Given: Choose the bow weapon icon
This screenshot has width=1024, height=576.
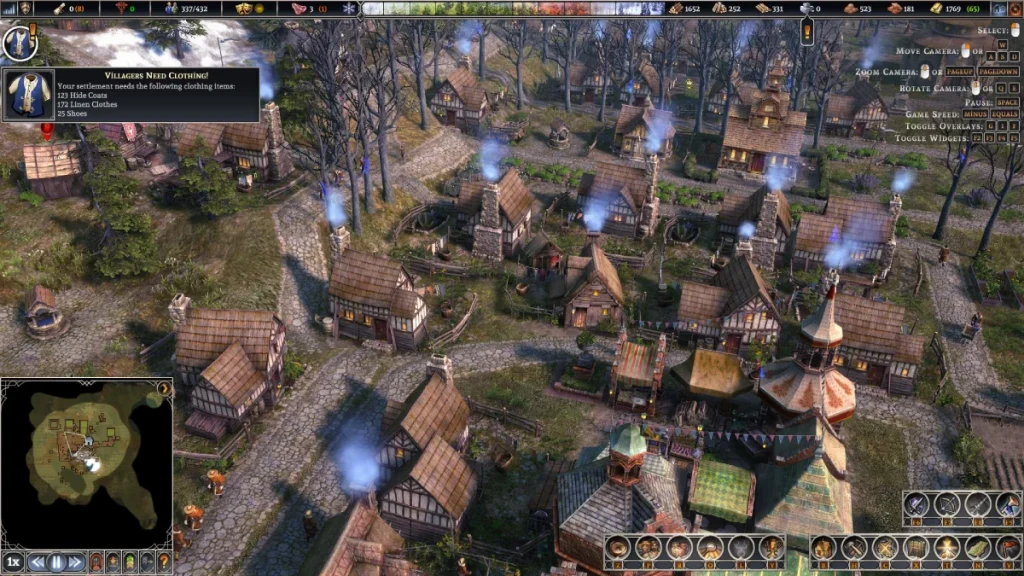Looking at the screenshot, I should 945,505.
